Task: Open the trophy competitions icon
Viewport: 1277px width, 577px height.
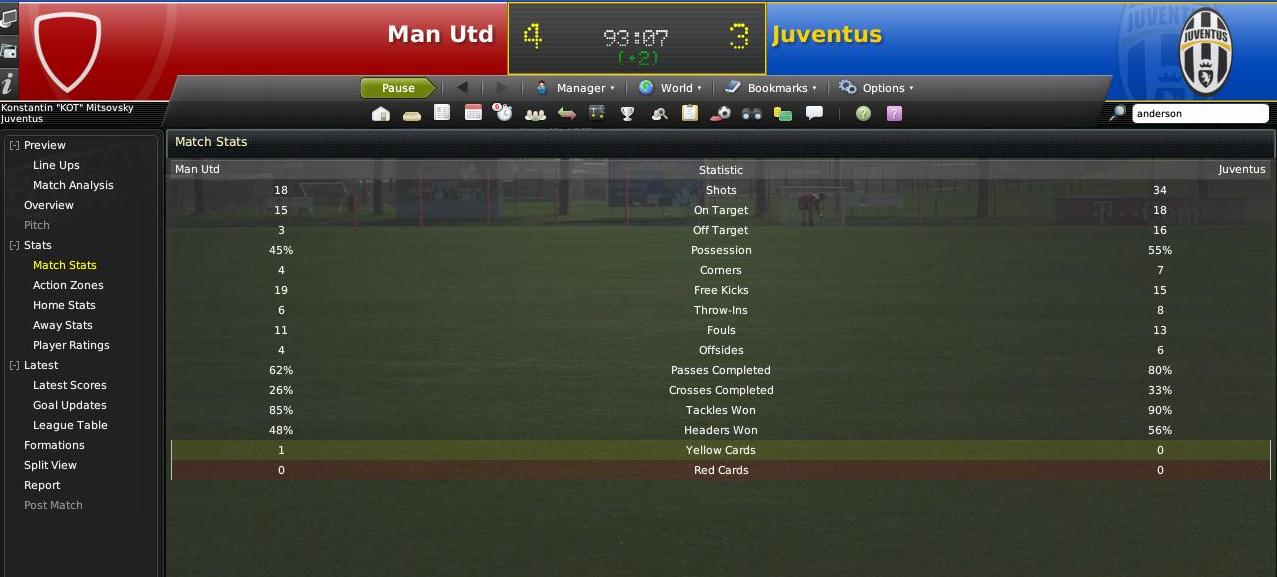Action: 627,114
